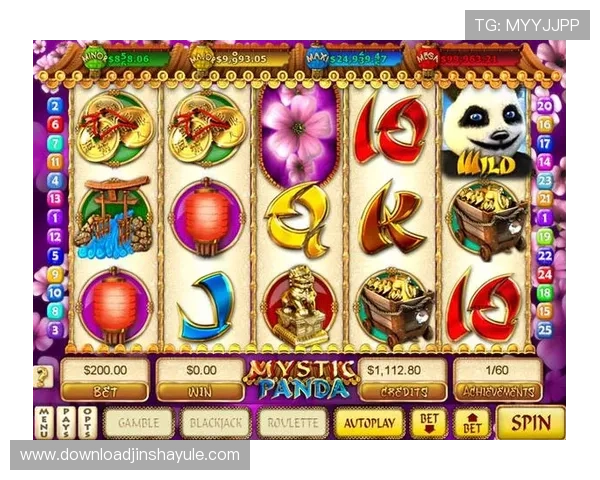Viewport: 600px width, 480px height.
Task: Open the Gamble feature
Action: 139,423
